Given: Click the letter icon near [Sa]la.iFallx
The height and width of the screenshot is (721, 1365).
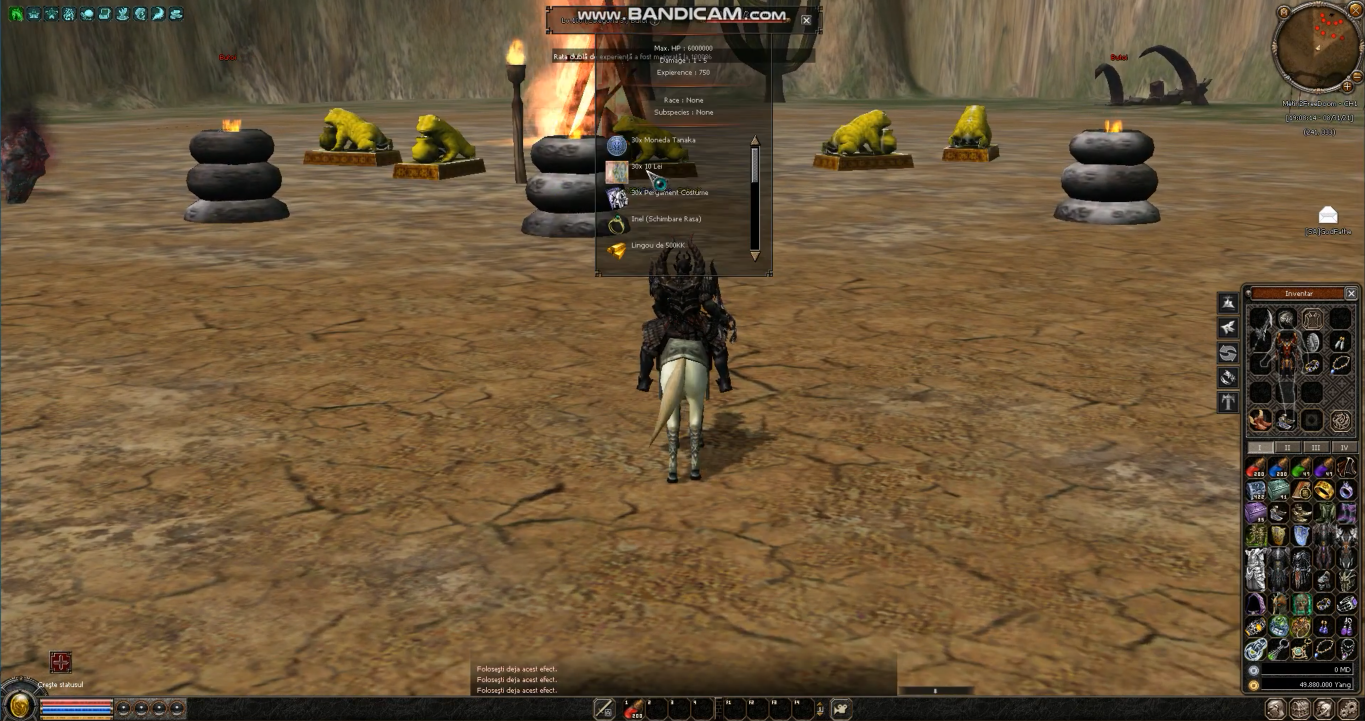Looking at the screenshot, I should 1327,216.
